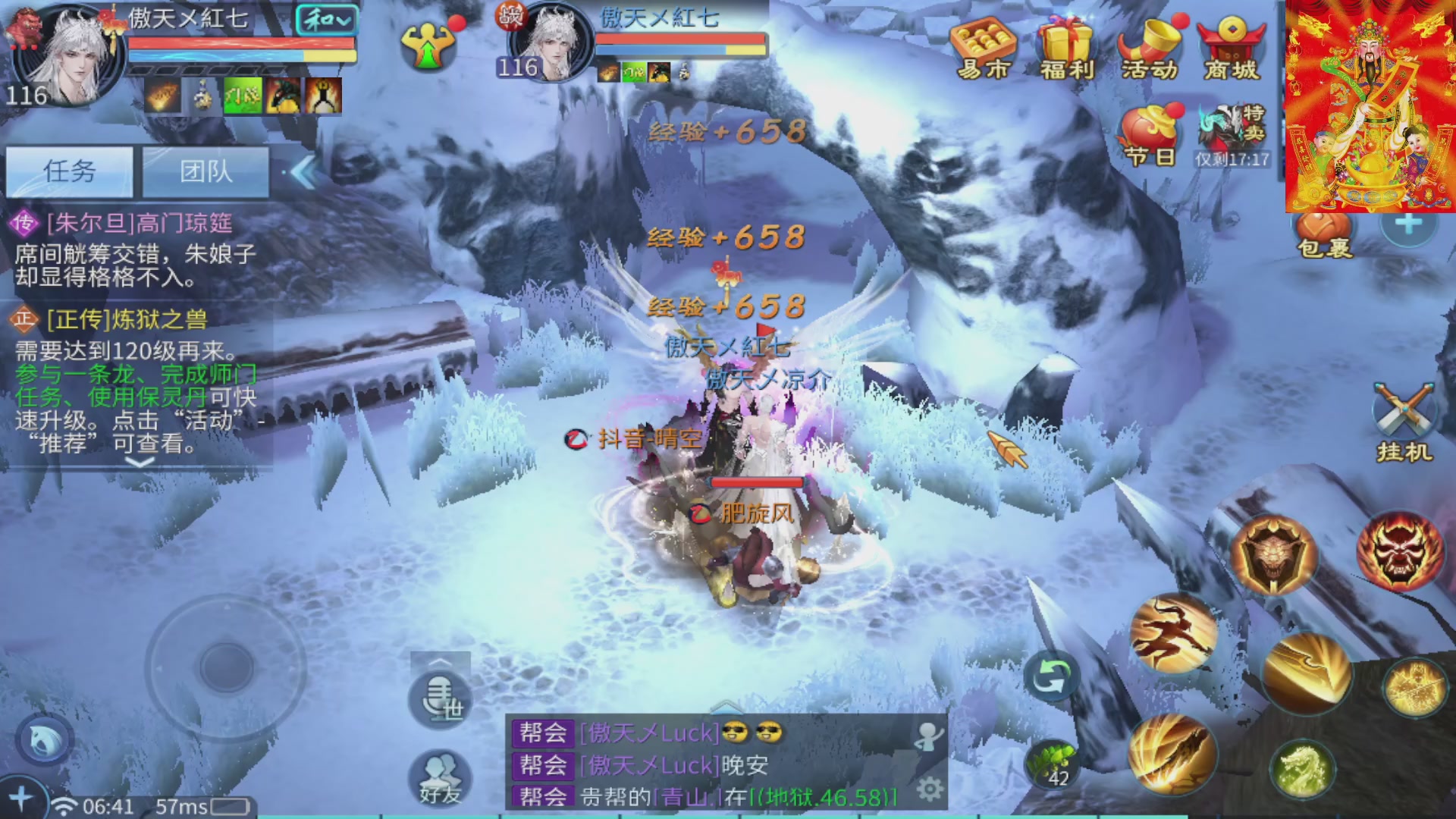This screenshot has width=1456, height=819.
Task: Open the 和 combat mode dropdown
Action: 326,20
